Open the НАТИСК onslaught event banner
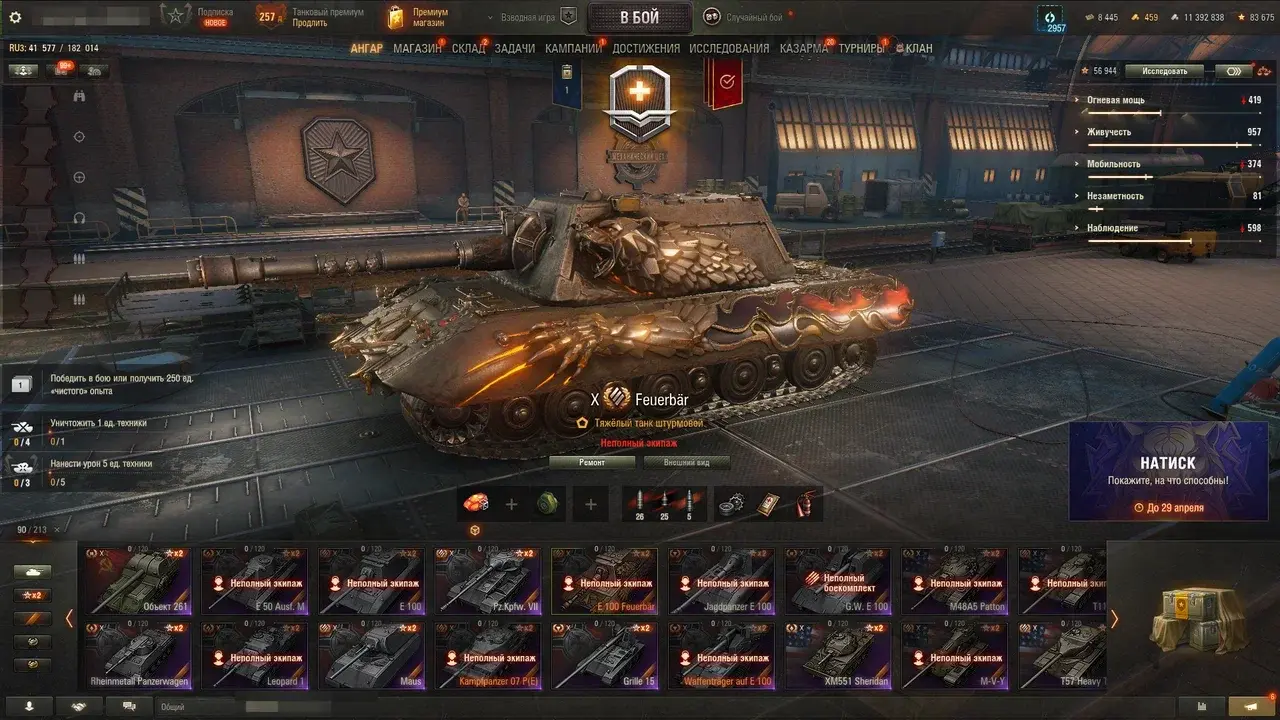The height and width of the screenshot is (720, 1280). coord(1167,471)
